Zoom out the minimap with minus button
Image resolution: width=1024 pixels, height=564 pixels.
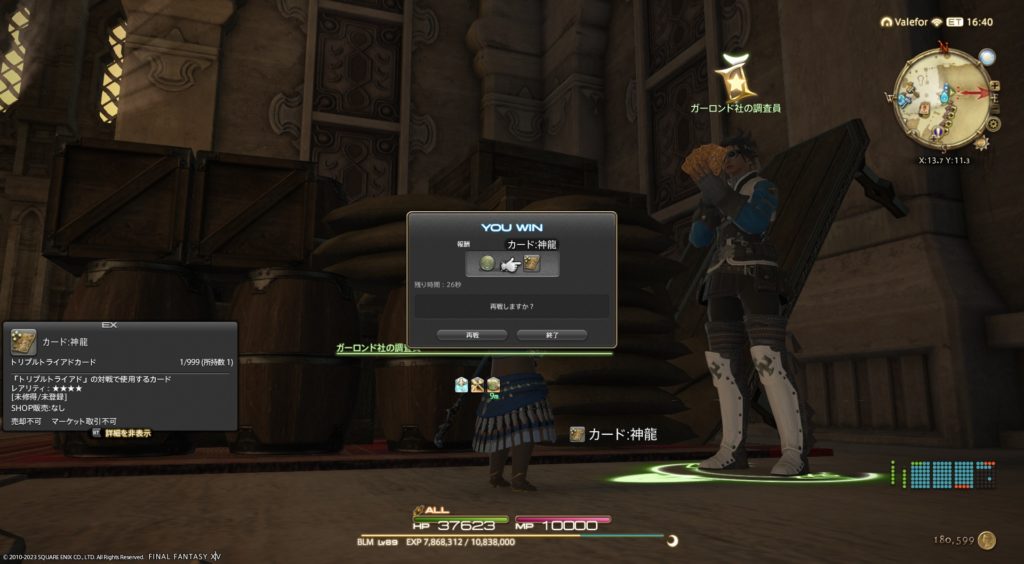pyautogui.click(x=997, y=107)
